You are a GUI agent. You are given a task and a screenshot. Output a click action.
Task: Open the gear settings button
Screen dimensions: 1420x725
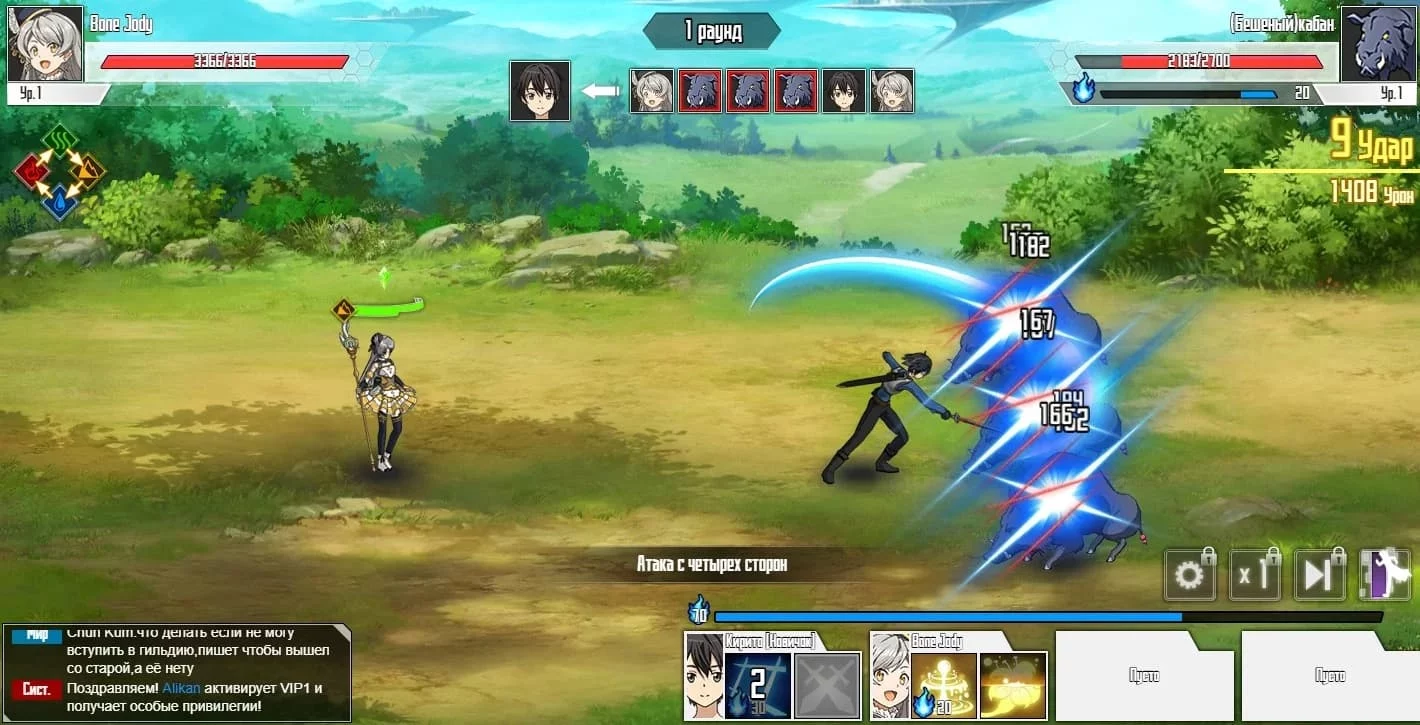tap(1189, 576)
